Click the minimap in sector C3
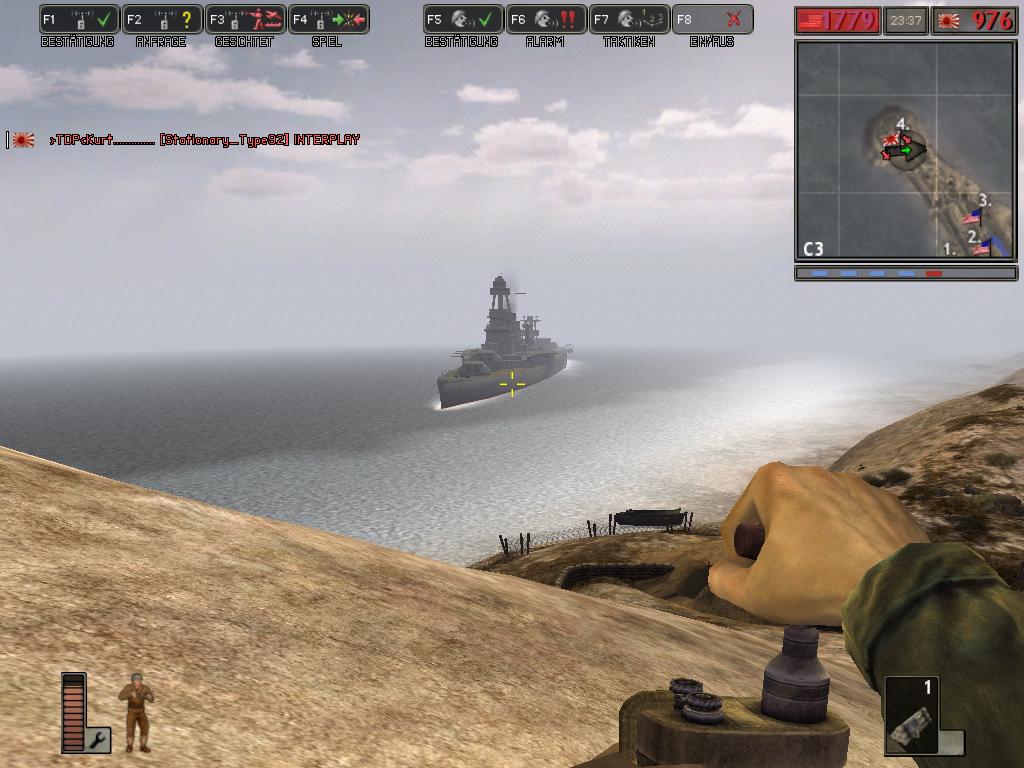 905,150
